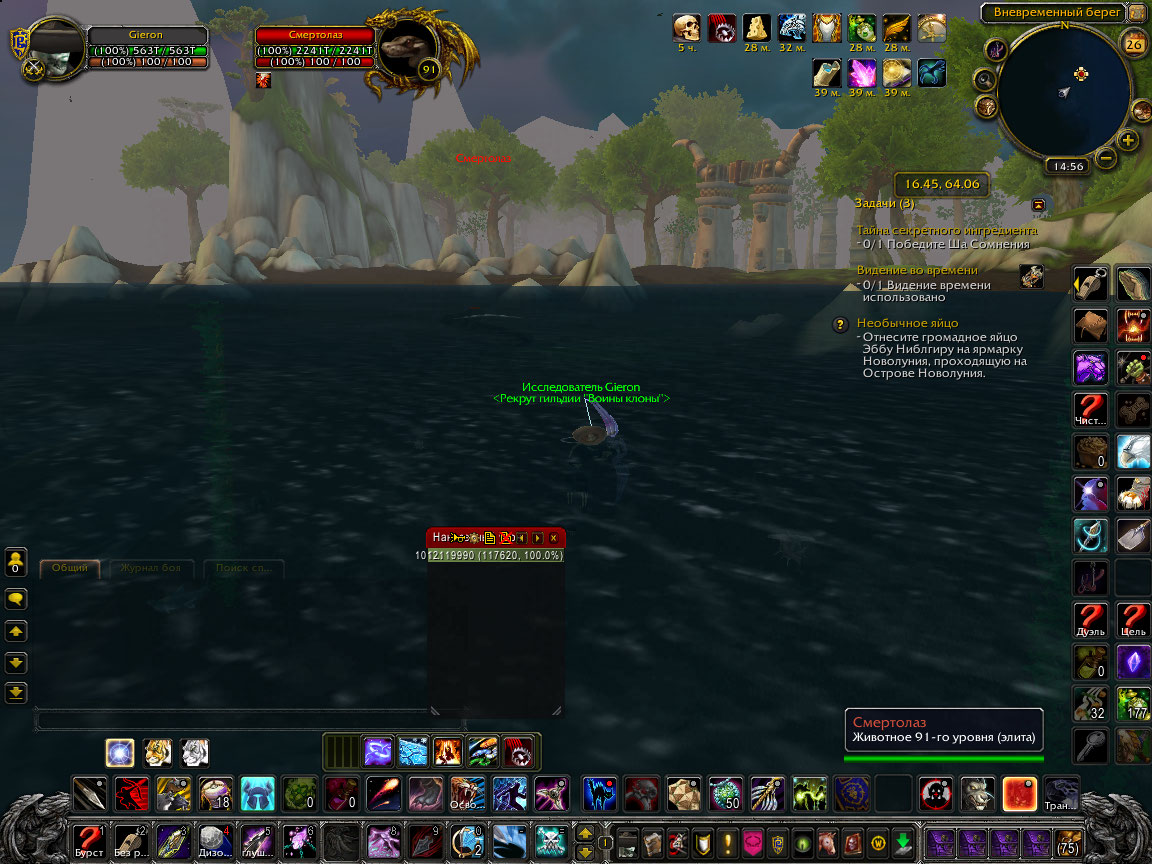Open the calendar showing day 26
The width and height of the screenshot is (1152, 864).
pyautogui.click(x=1134, y=44)
